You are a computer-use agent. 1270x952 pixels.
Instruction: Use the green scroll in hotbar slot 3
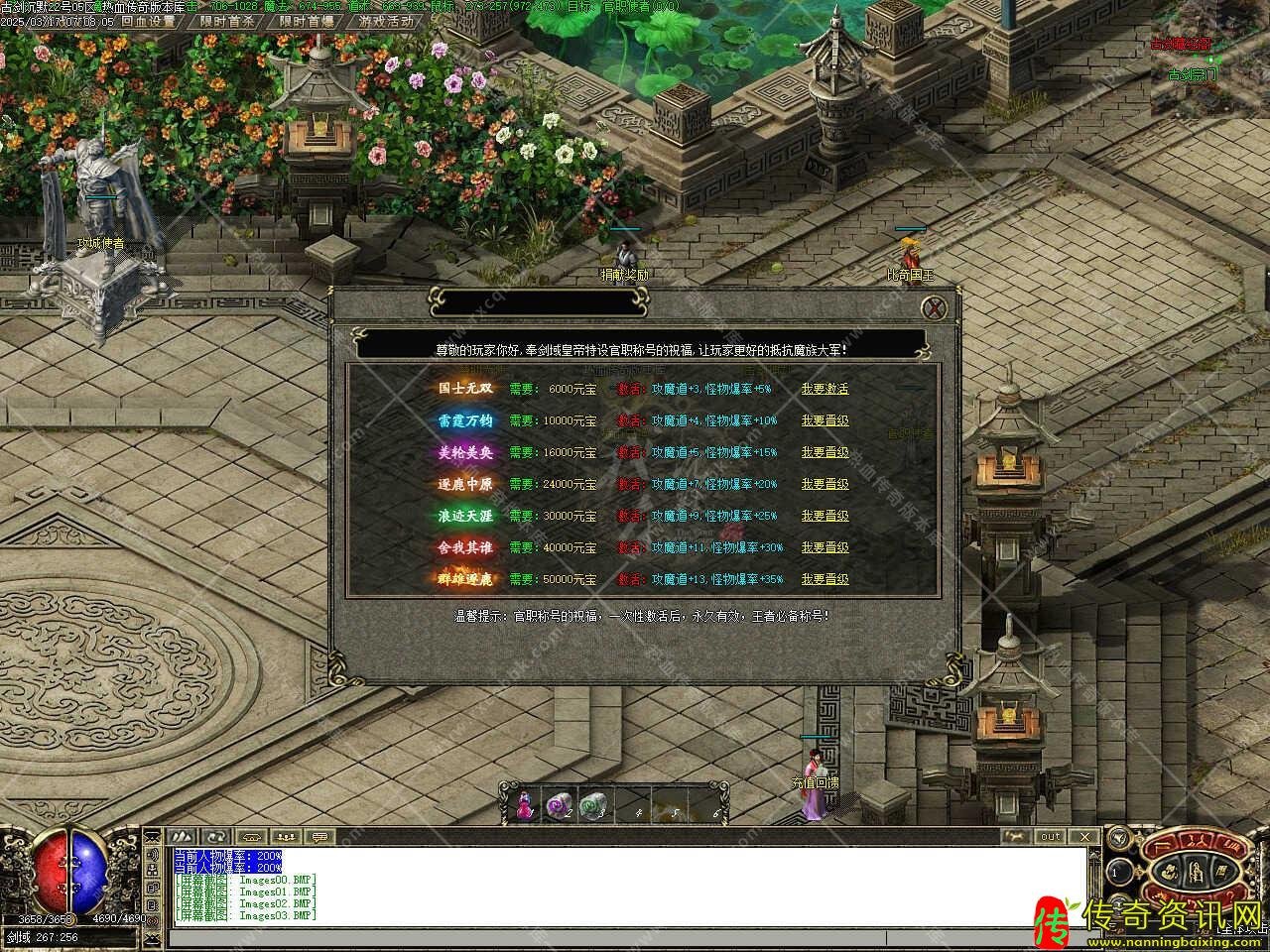click(x=592, y=805)
